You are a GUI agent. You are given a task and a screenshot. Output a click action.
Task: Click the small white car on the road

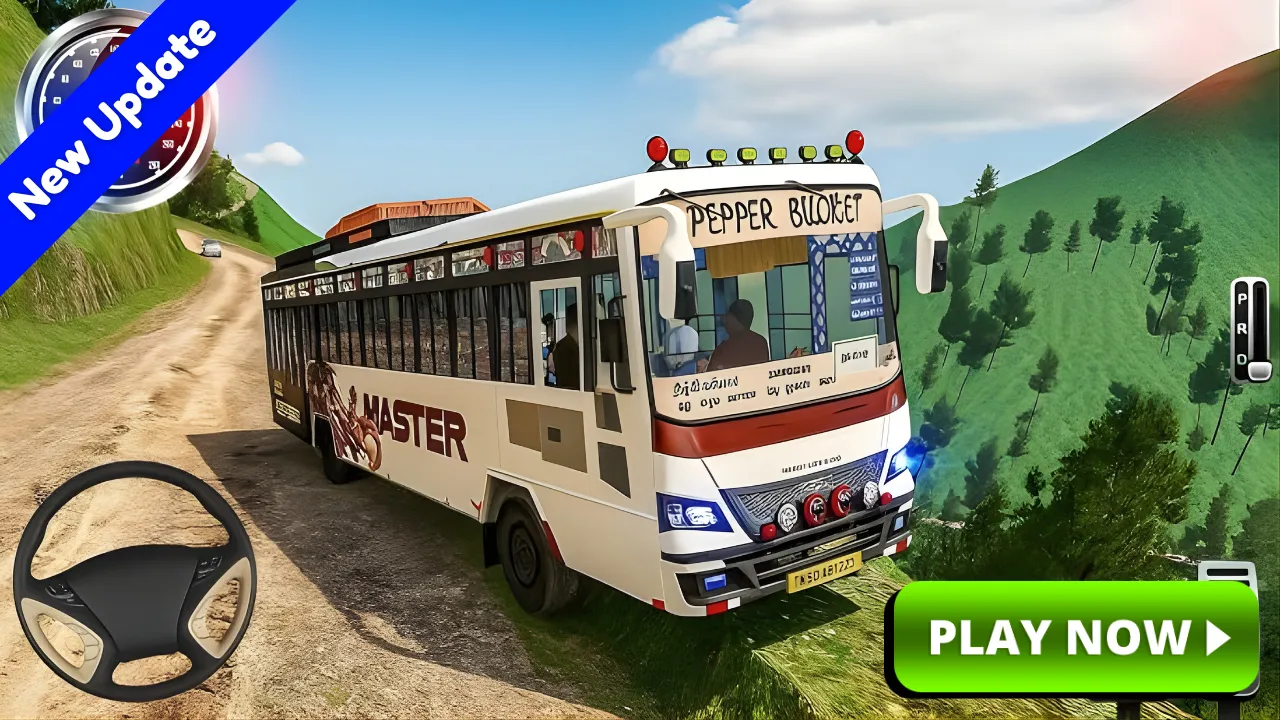pos(211,248)
